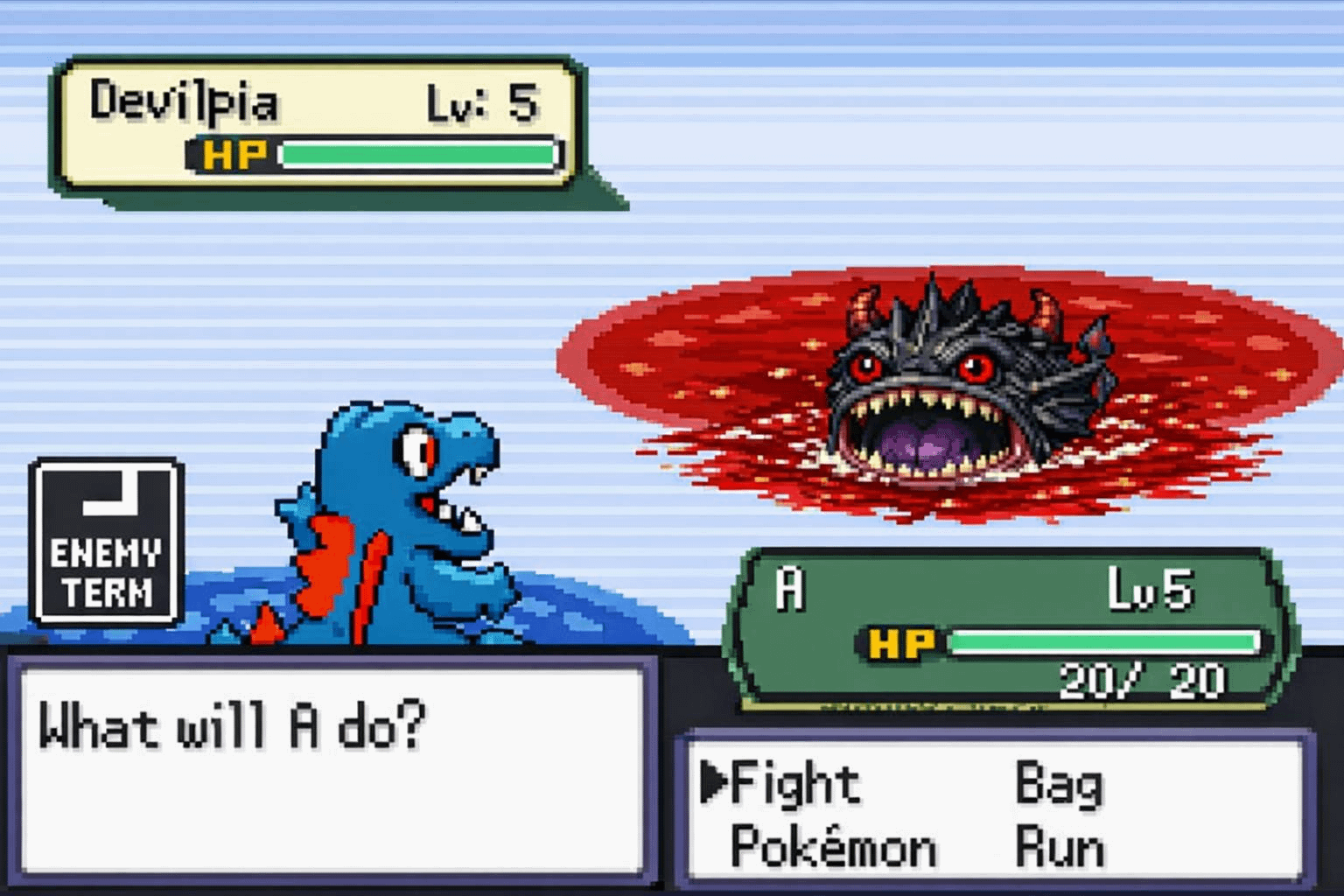Choose the Pokémon option
Viewport: 1344px width, 896px height.
pyautogui.click(x=832, y=847)
